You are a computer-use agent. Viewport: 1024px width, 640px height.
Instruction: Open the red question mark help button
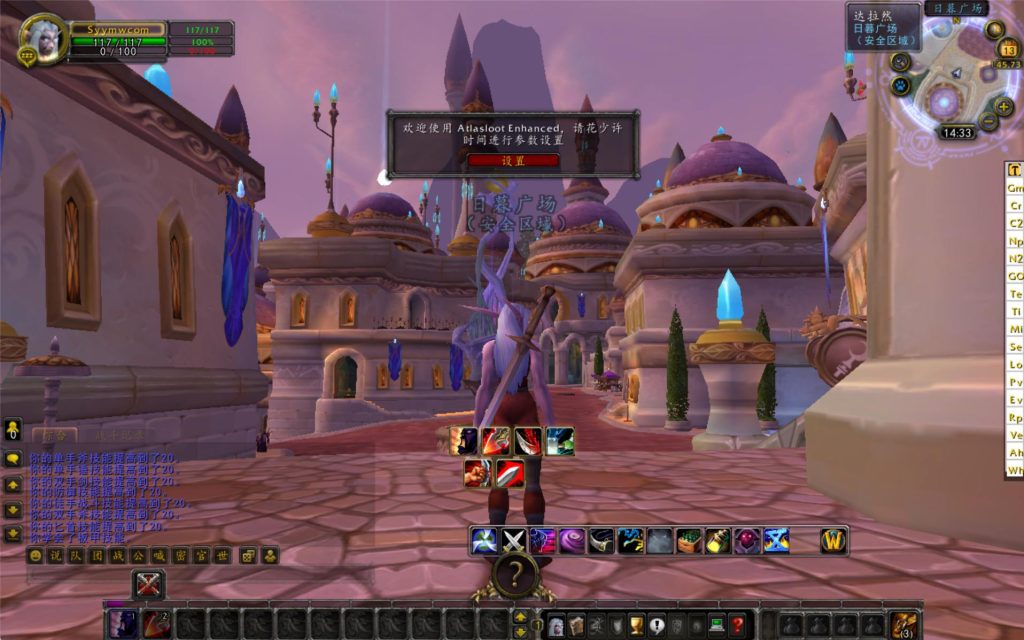(737, 625)
